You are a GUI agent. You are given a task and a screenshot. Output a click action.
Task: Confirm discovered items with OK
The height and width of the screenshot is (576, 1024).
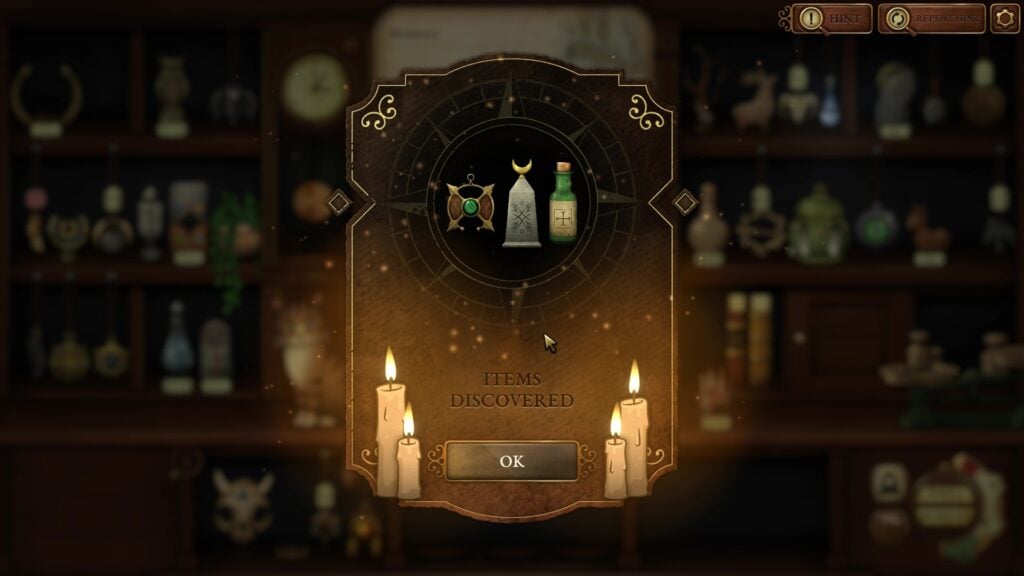click(512, 461)
